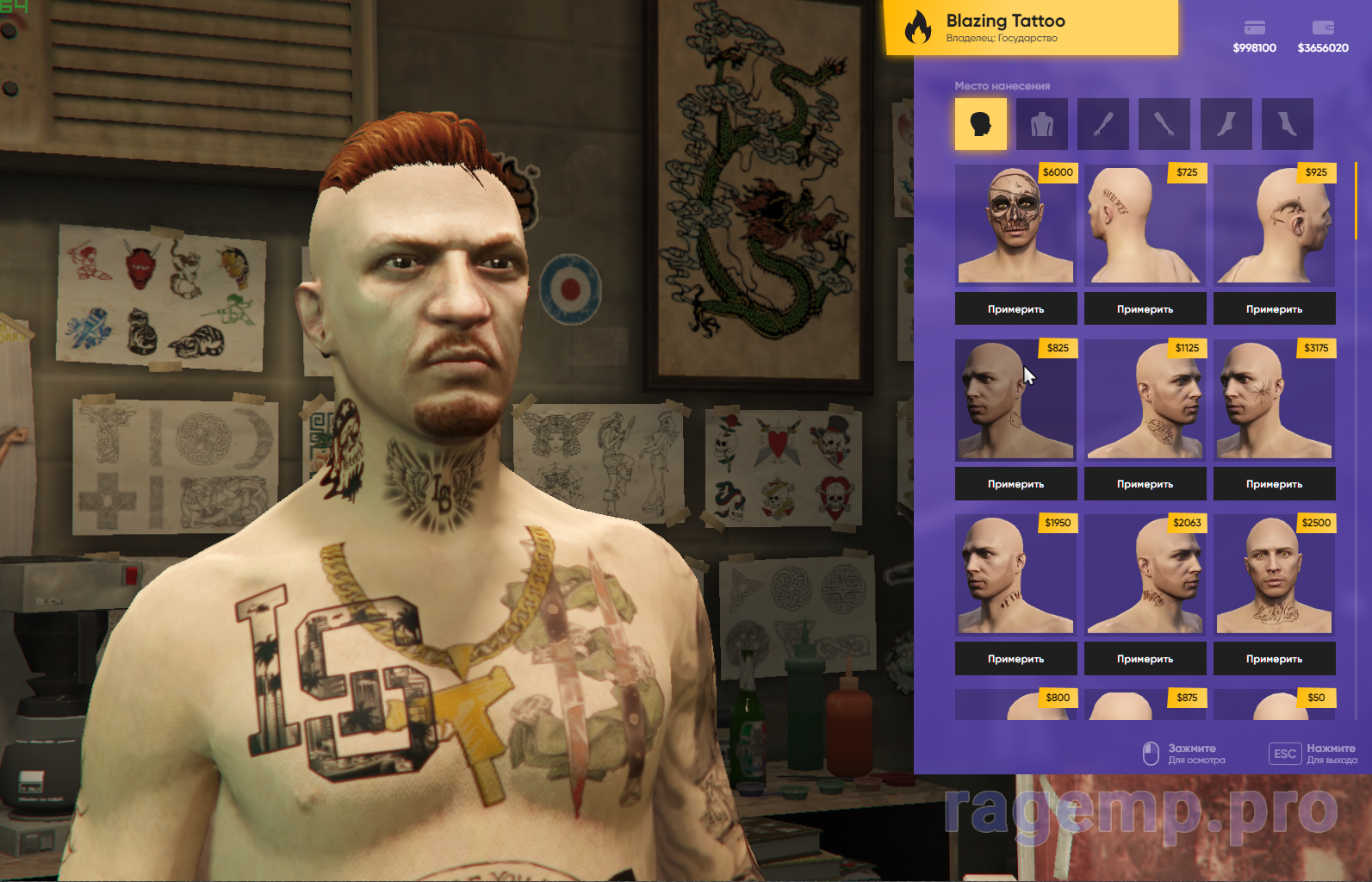Image resolution: width=1372 pixels, height=882 pixels.
Task: Try on the $925 tattoo via Примерить
Action: (x=1274, y=309)
